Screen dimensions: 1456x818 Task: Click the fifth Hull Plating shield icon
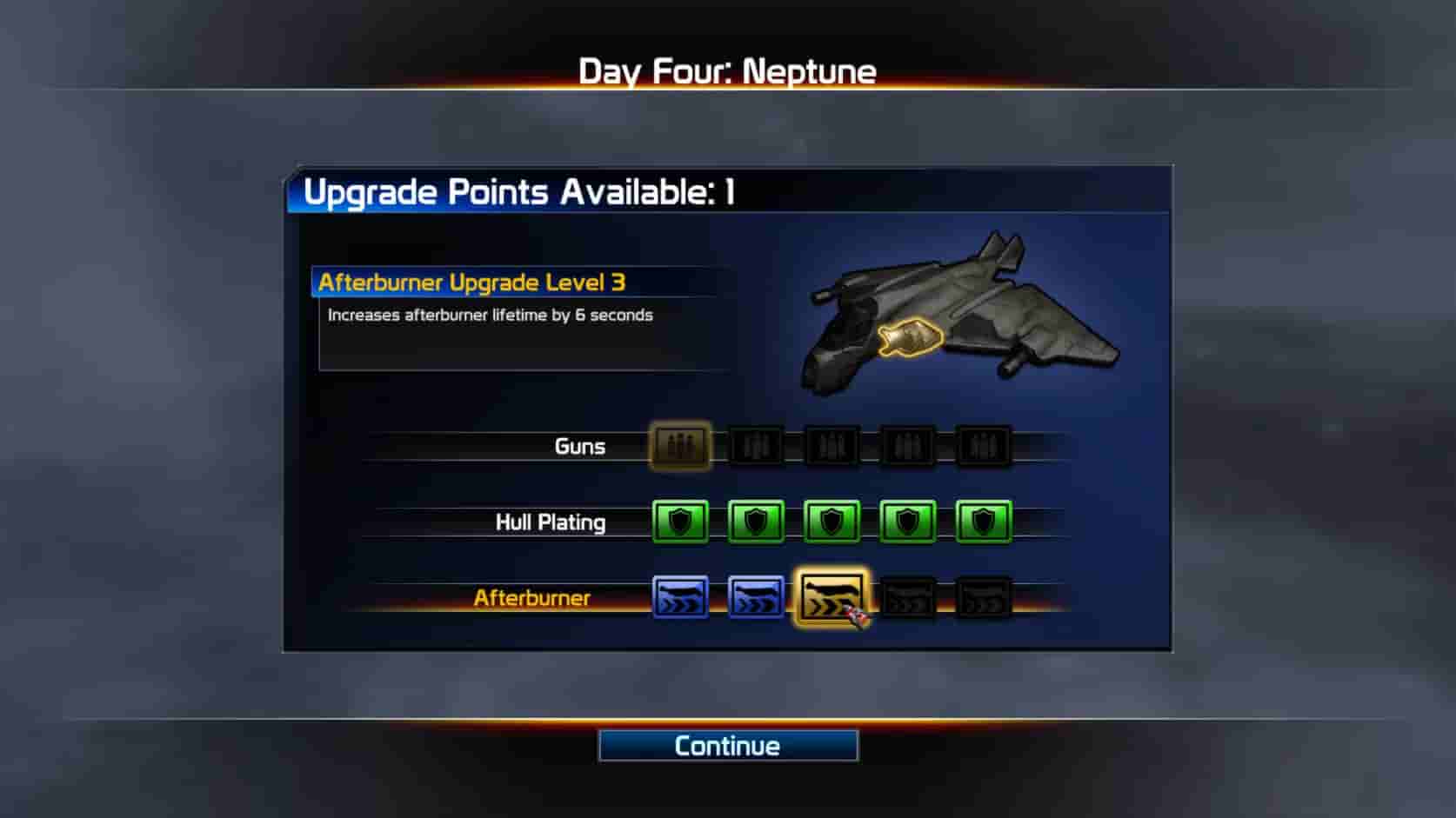click(983, 522)
